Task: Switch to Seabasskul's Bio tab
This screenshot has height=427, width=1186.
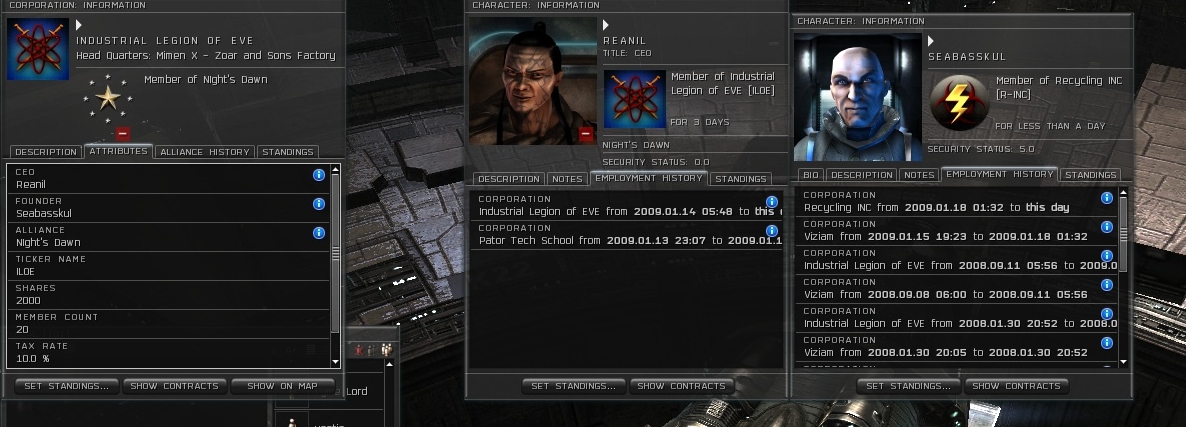Action: (811, 175)
